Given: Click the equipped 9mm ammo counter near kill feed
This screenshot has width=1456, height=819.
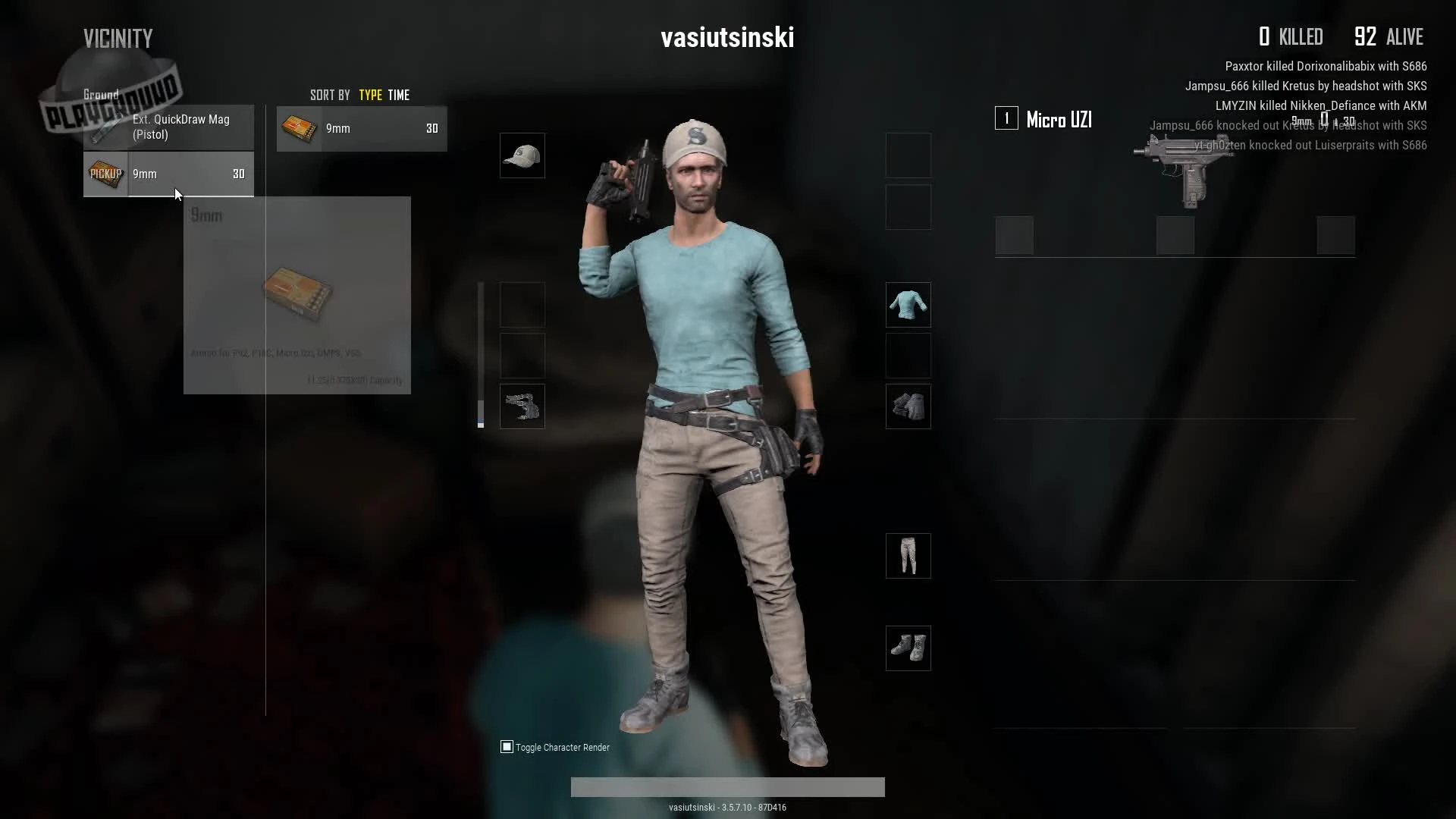Looking at the screenshot, I should click(x=1323, y=121).
